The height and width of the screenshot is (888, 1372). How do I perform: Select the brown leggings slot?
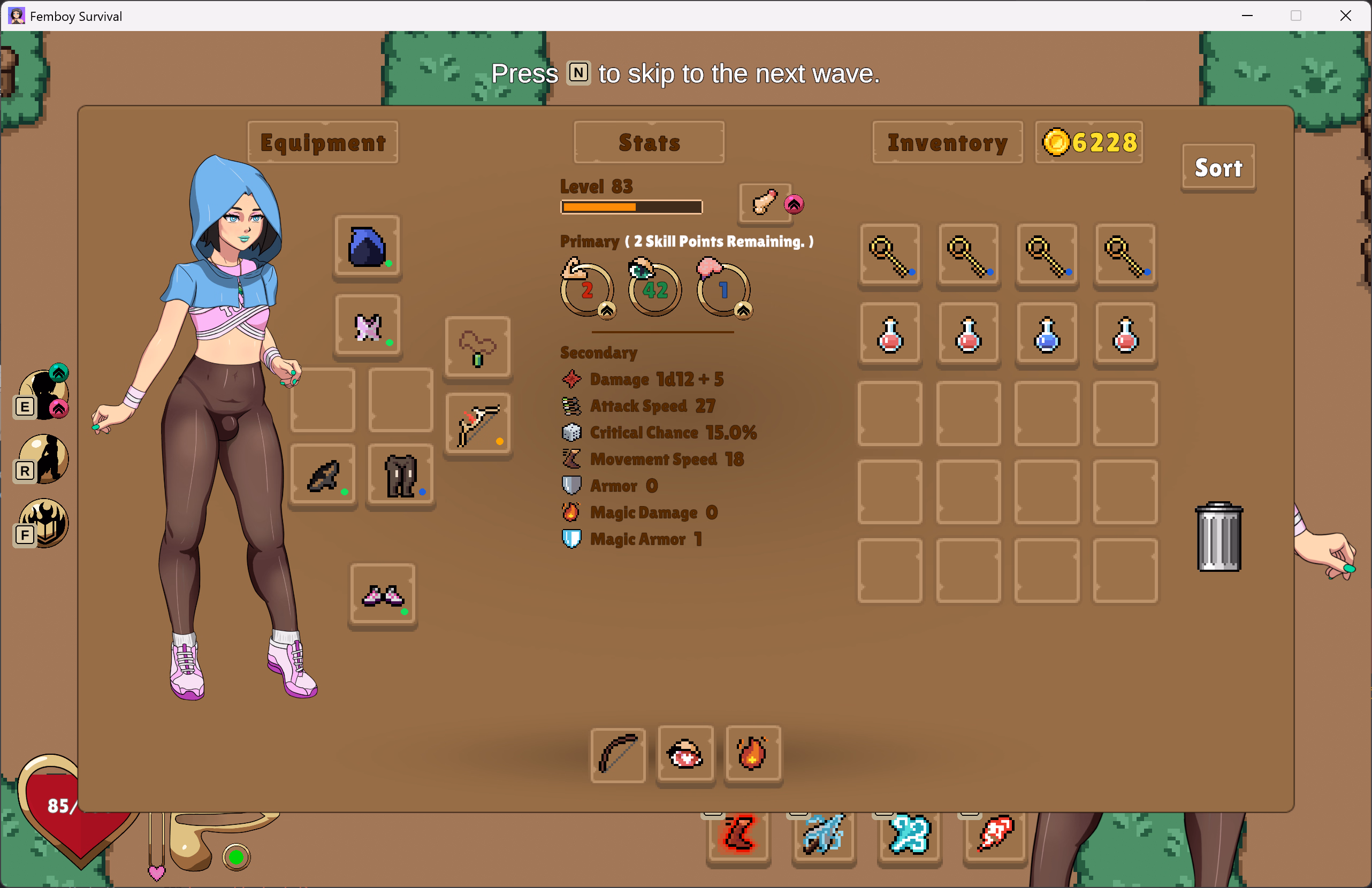pyautogui.click(x=401, y=476)
